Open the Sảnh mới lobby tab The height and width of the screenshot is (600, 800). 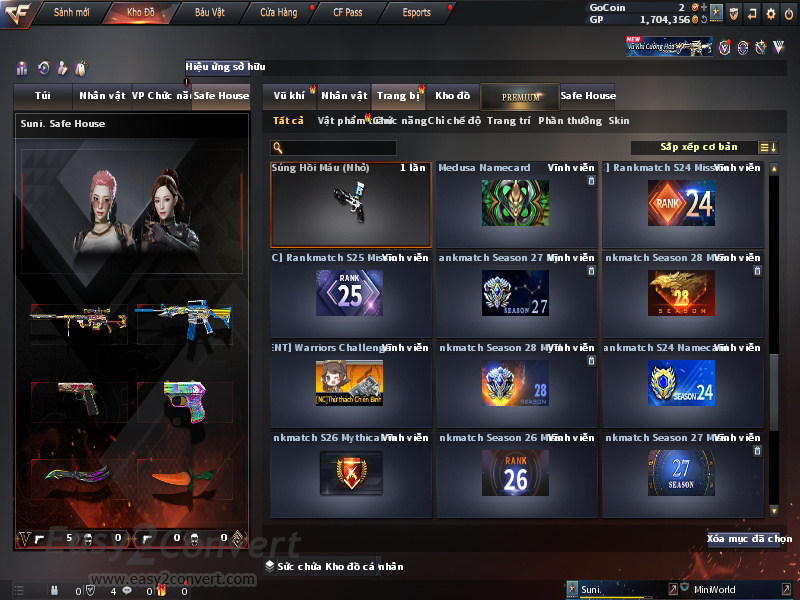tap(71, 13)
